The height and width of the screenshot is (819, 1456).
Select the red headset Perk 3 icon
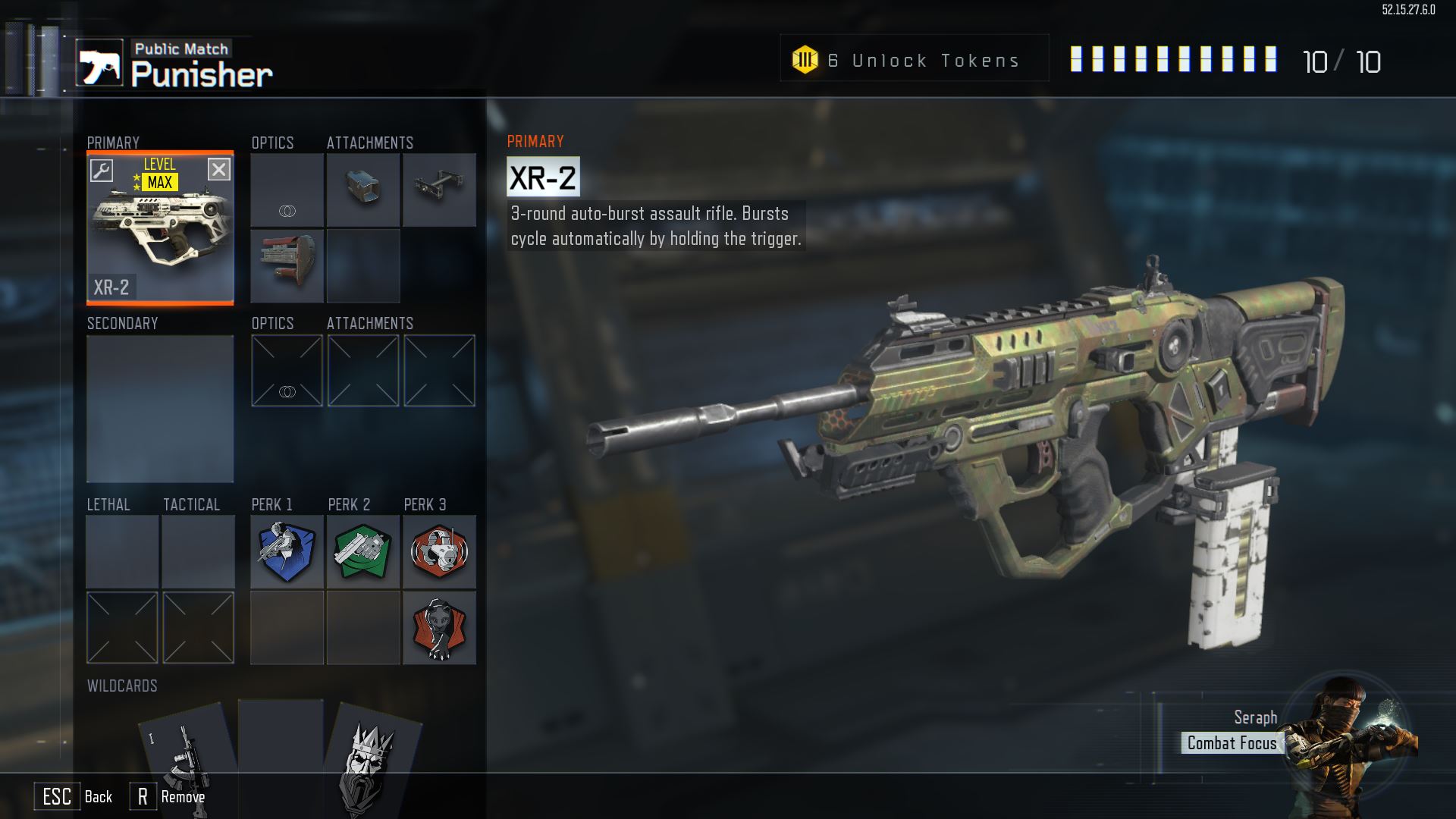point(439,551)
